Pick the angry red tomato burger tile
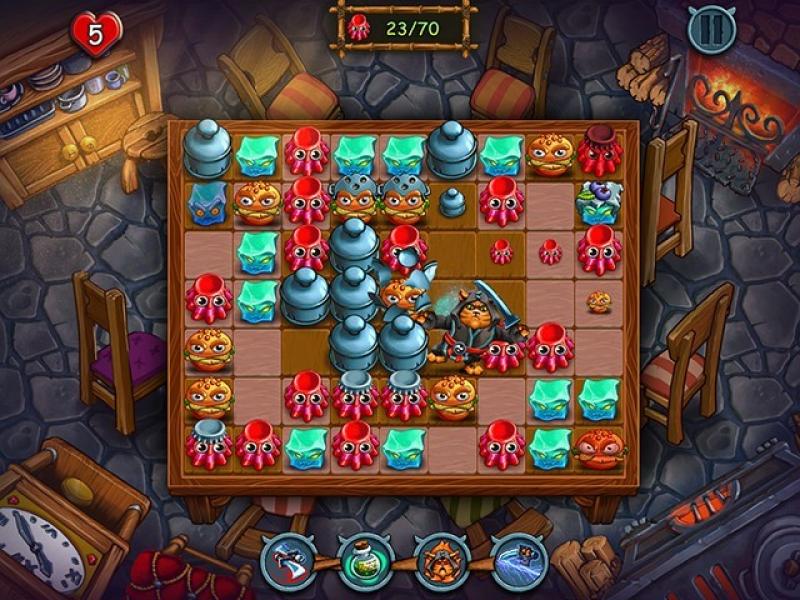This screenshot has width=800, height=600. pos(600,447)
